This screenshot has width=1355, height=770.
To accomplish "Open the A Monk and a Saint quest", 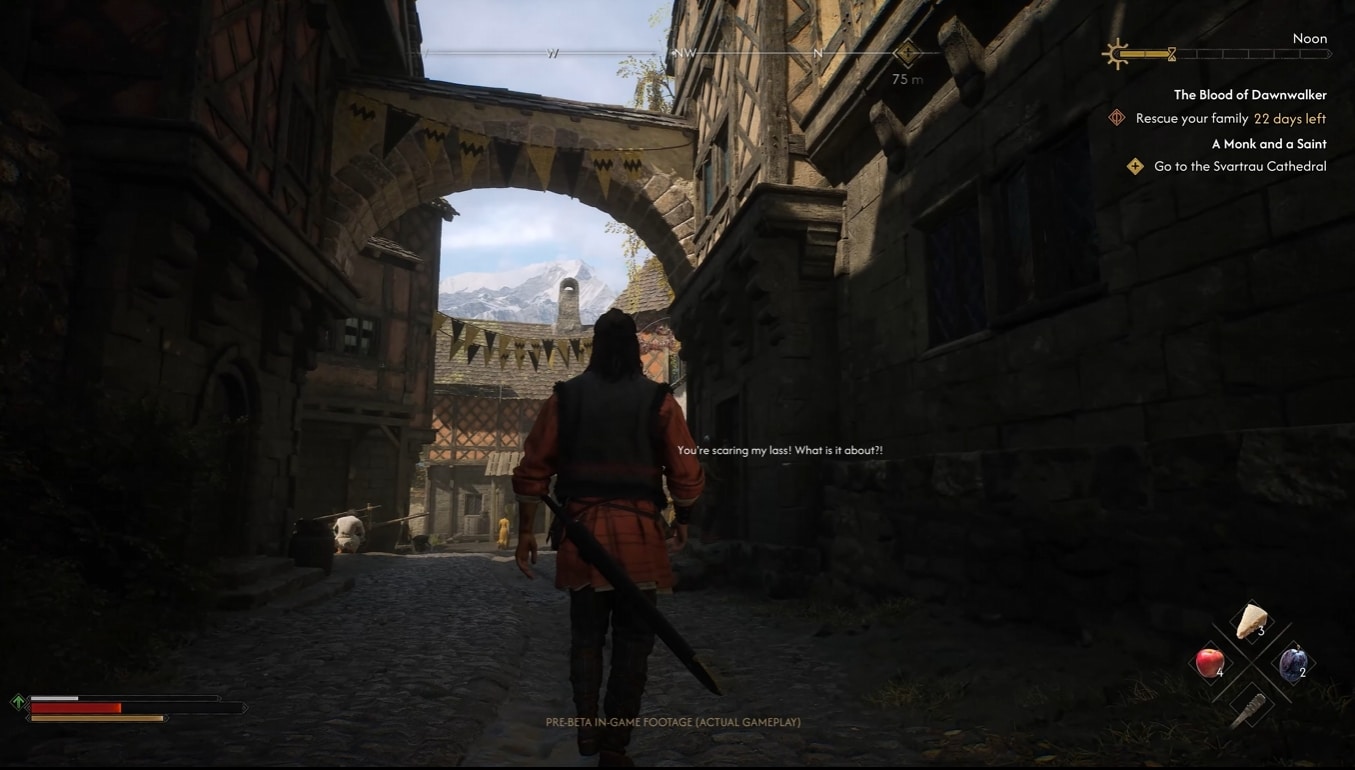I will 1268,144.
